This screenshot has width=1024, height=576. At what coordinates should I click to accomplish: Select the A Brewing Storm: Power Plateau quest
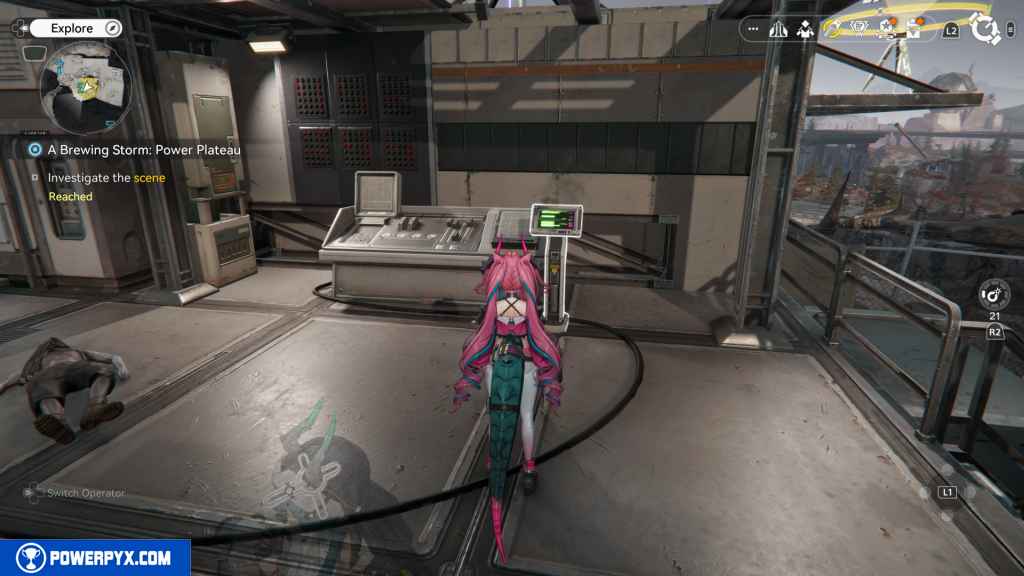coord(144,150)
